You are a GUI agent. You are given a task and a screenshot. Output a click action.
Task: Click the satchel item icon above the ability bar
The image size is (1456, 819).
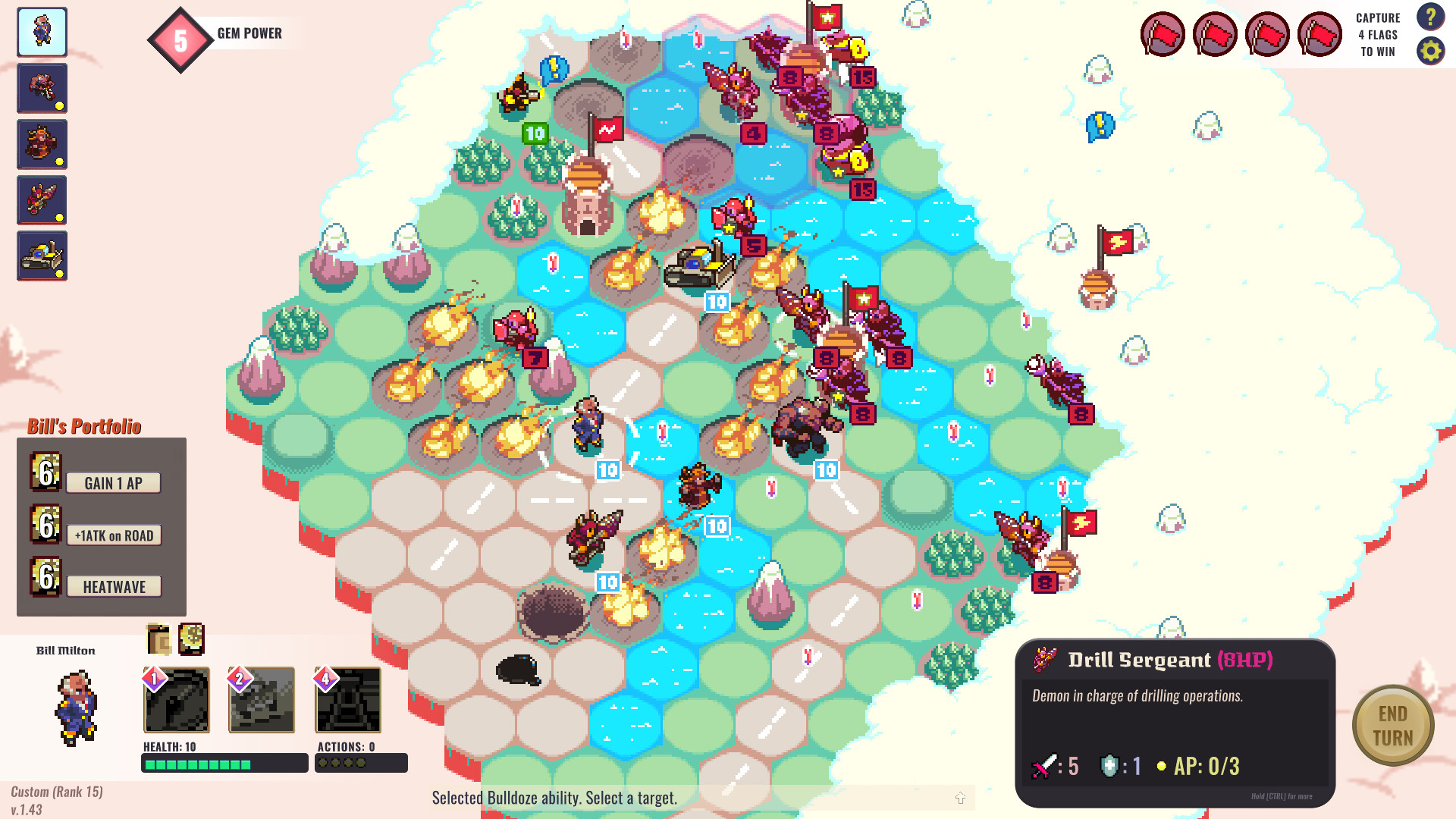pos(158,639)
